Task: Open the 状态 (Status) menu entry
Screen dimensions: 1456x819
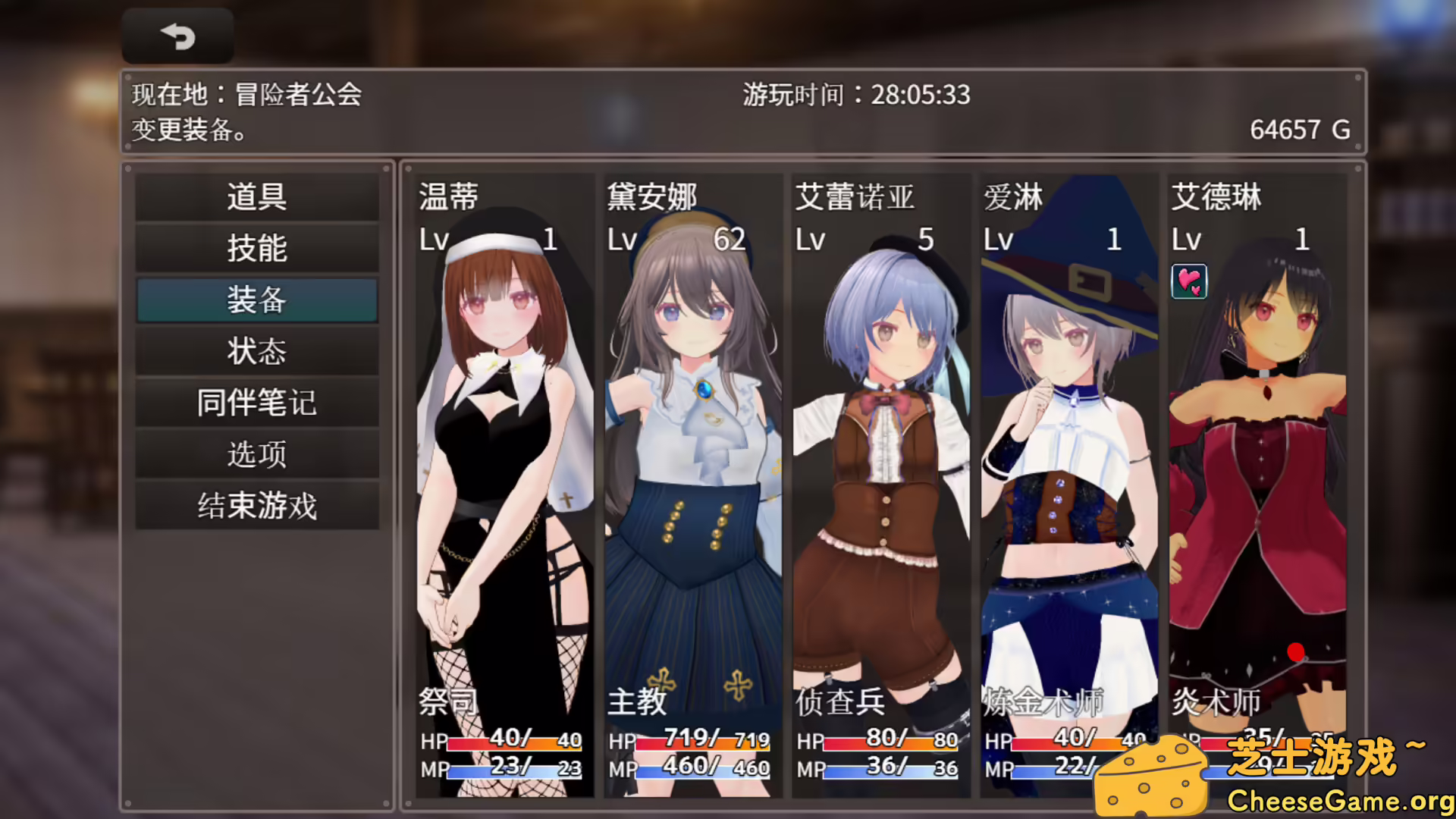Action: [x=256, y=351]
